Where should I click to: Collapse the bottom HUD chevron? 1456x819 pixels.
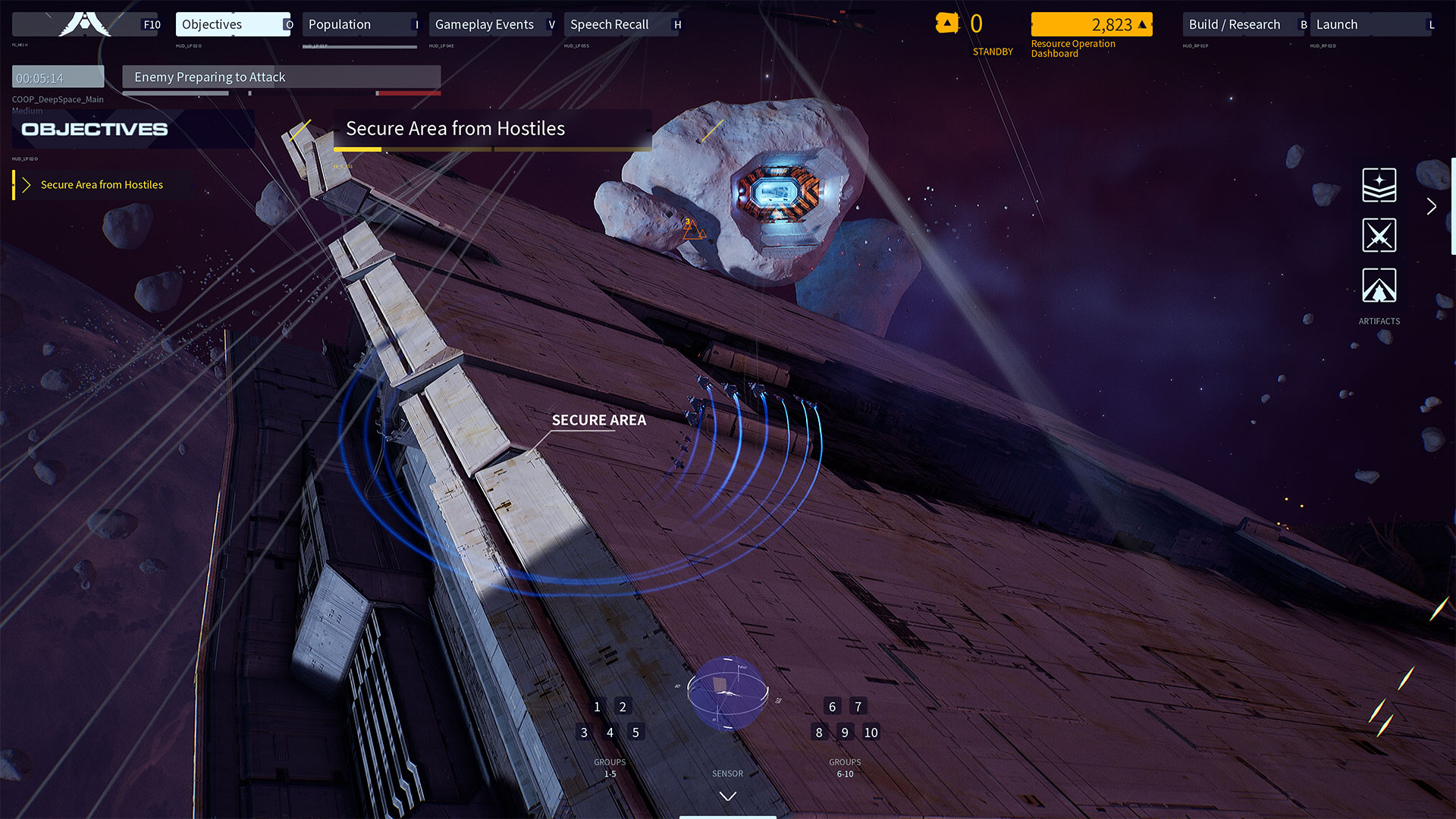coord(727,796)
